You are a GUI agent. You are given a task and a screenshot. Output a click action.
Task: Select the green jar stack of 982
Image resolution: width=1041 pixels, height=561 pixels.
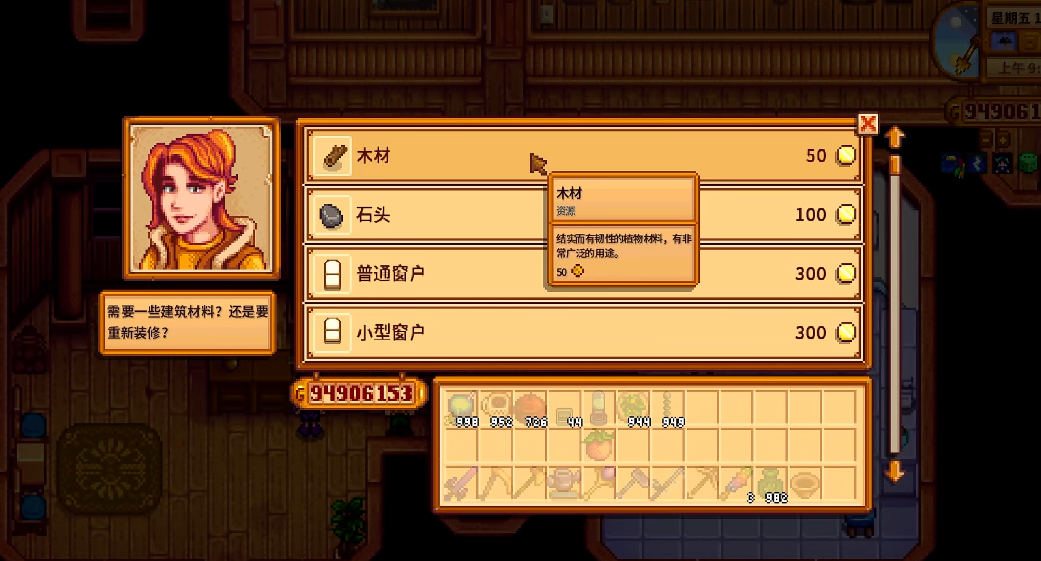pos(770,484)
